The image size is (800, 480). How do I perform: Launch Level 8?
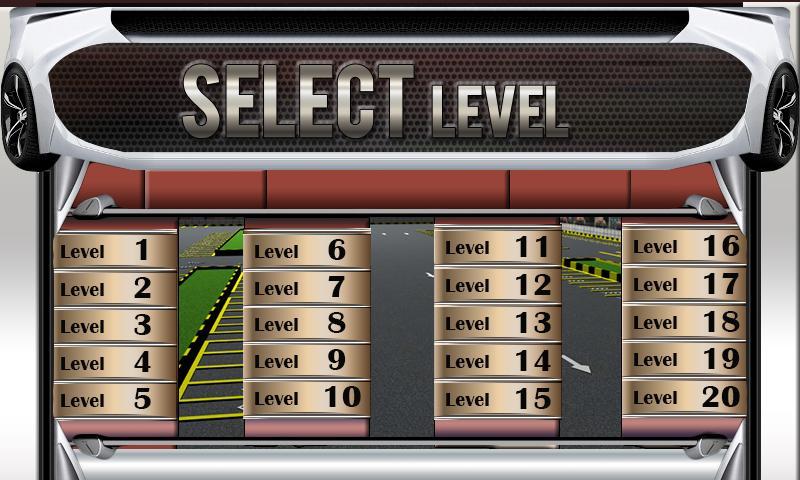pyautogui.click(x=306, y=323)
